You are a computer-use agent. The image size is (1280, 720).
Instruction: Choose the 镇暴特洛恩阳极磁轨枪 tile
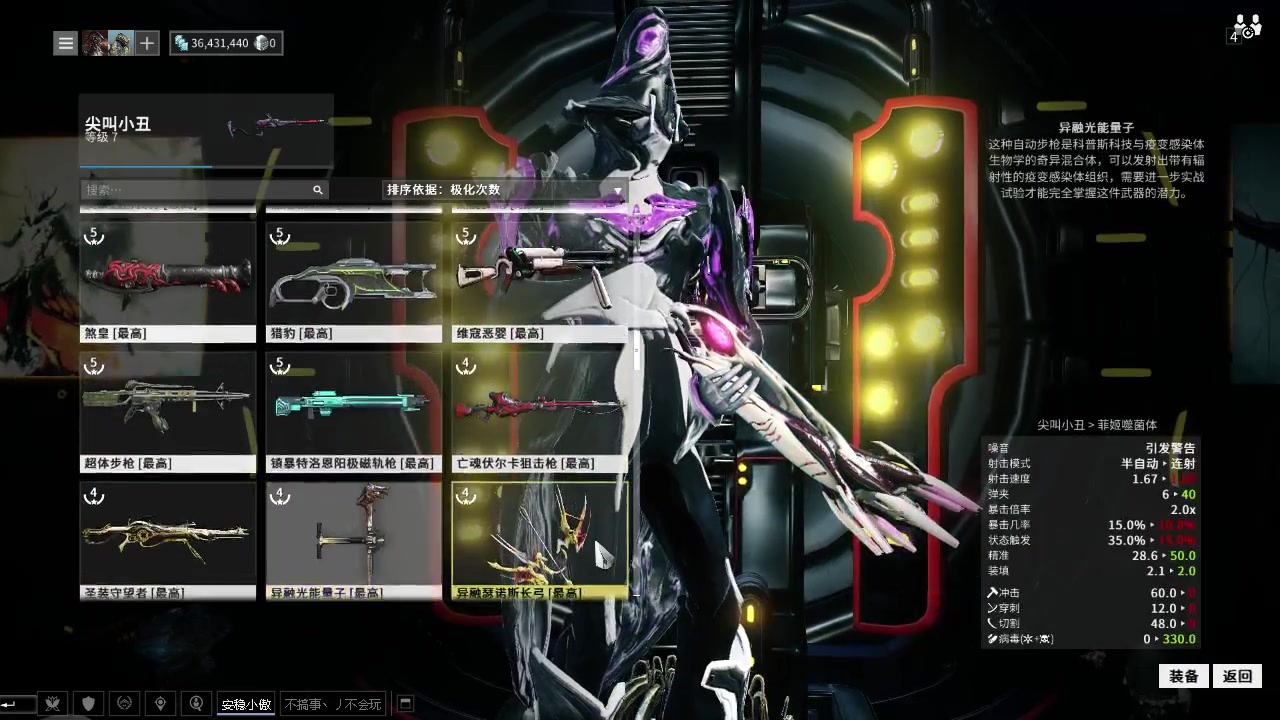(354, 411)
